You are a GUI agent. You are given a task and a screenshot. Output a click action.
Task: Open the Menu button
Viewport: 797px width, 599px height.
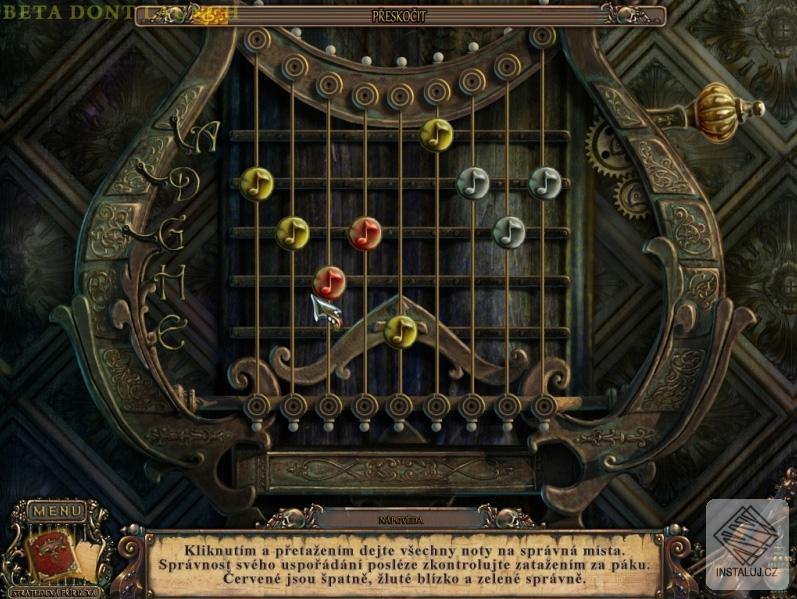coord(56,511)
